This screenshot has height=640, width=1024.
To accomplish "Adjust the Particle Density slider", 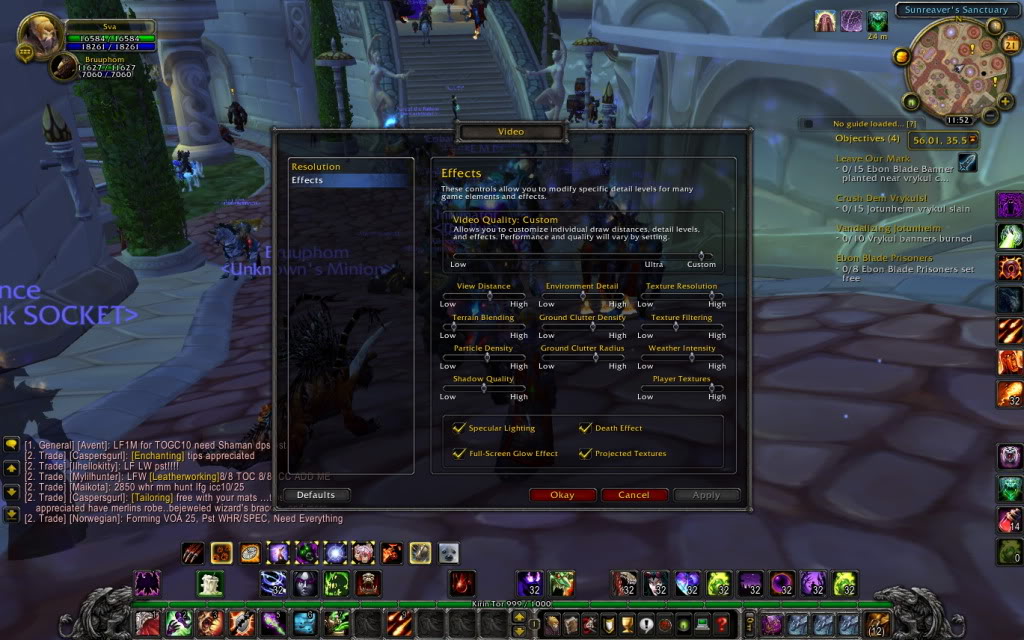I will pyautogui.click(x=484, y=357).
